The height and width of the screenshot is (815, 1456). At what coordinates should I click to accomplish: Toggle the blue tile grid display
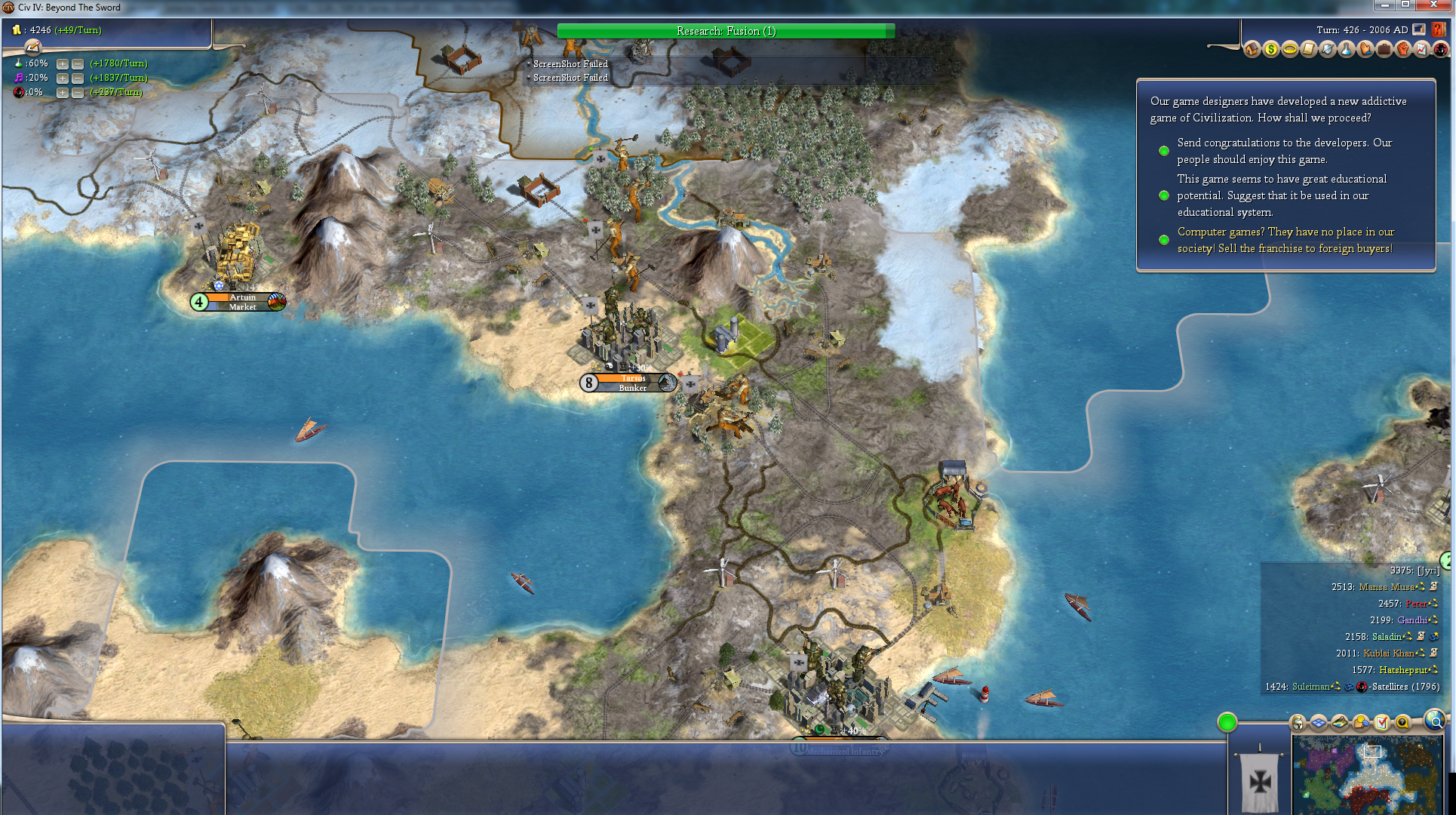(x=1318, y=723)
